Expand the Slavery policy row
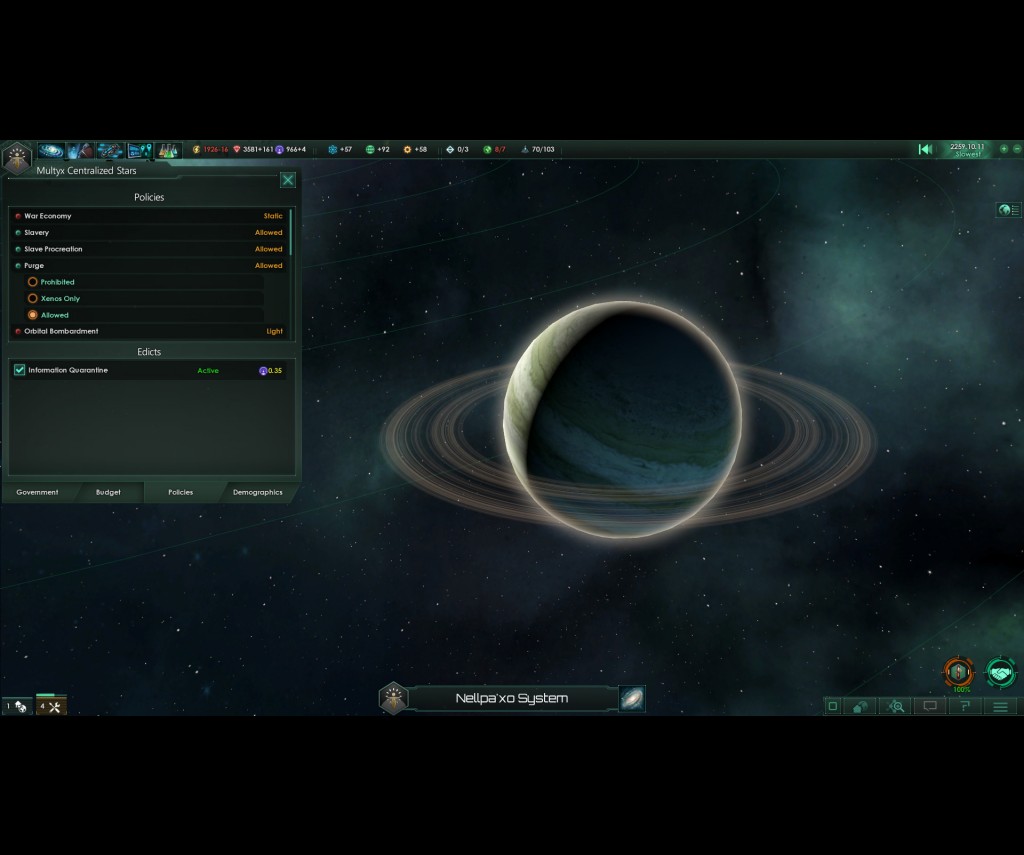 (x=148, y=233)
